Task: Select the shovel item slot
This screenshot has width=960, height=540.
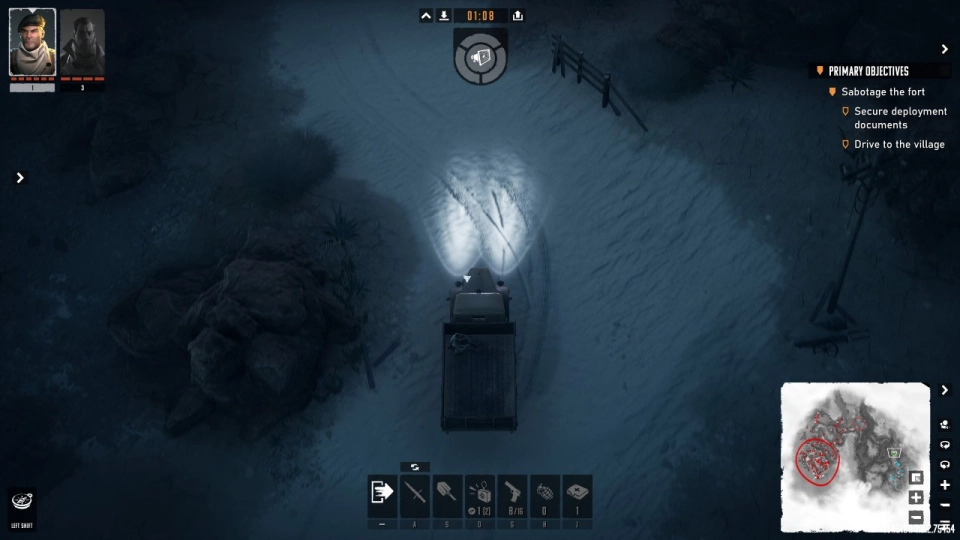Action: 447,494
